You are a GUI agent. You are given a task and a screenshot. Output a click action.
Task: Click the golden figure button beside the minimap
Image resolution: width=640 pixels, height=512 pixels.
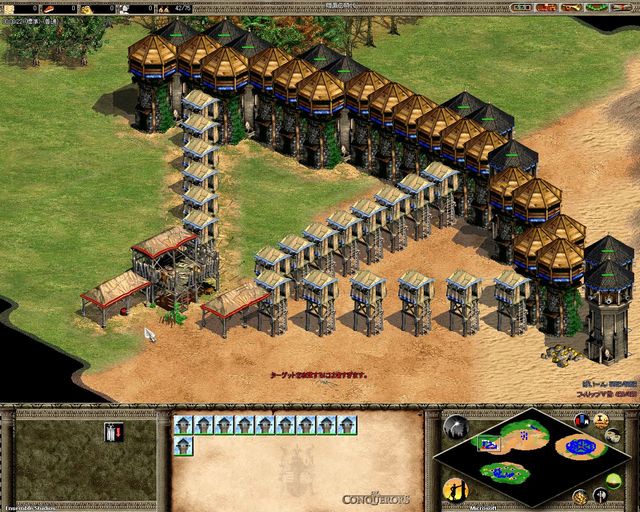coord(454,490)
